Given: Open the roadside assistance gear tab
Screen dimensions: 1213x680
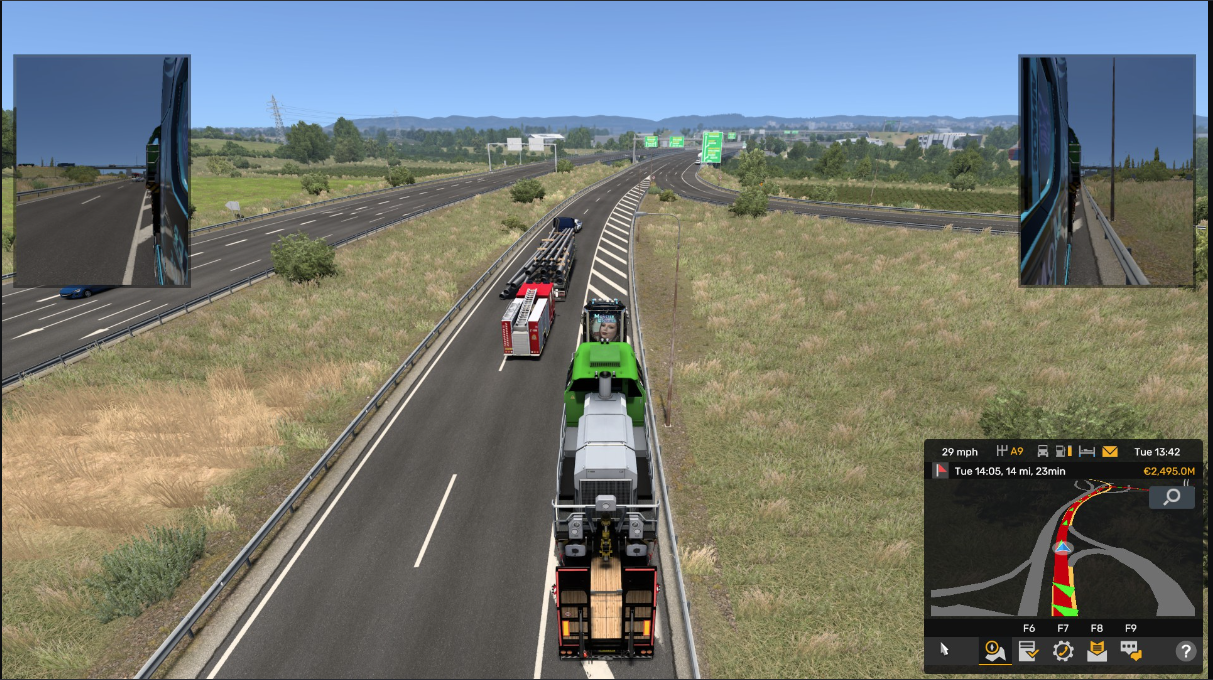Looking at the screenshot, I should tap(1062, 651).
